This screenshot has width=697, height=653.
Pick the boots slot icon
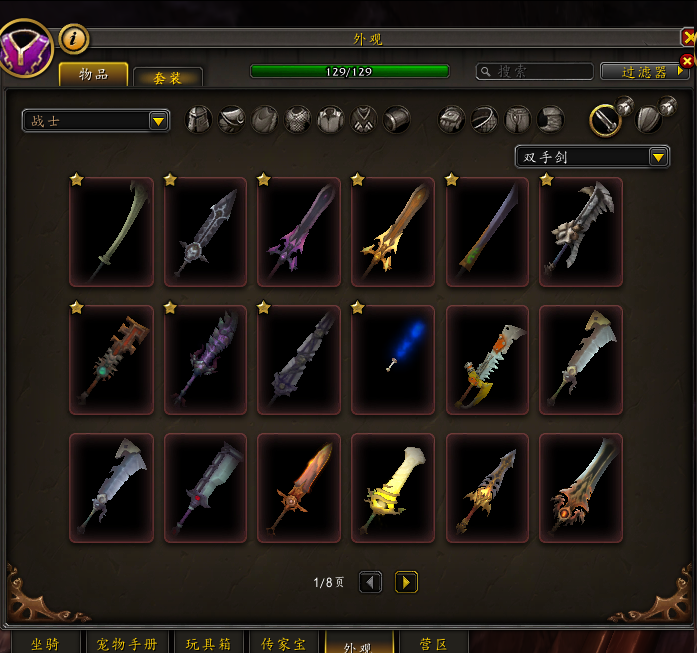click(x=551, y=120)
